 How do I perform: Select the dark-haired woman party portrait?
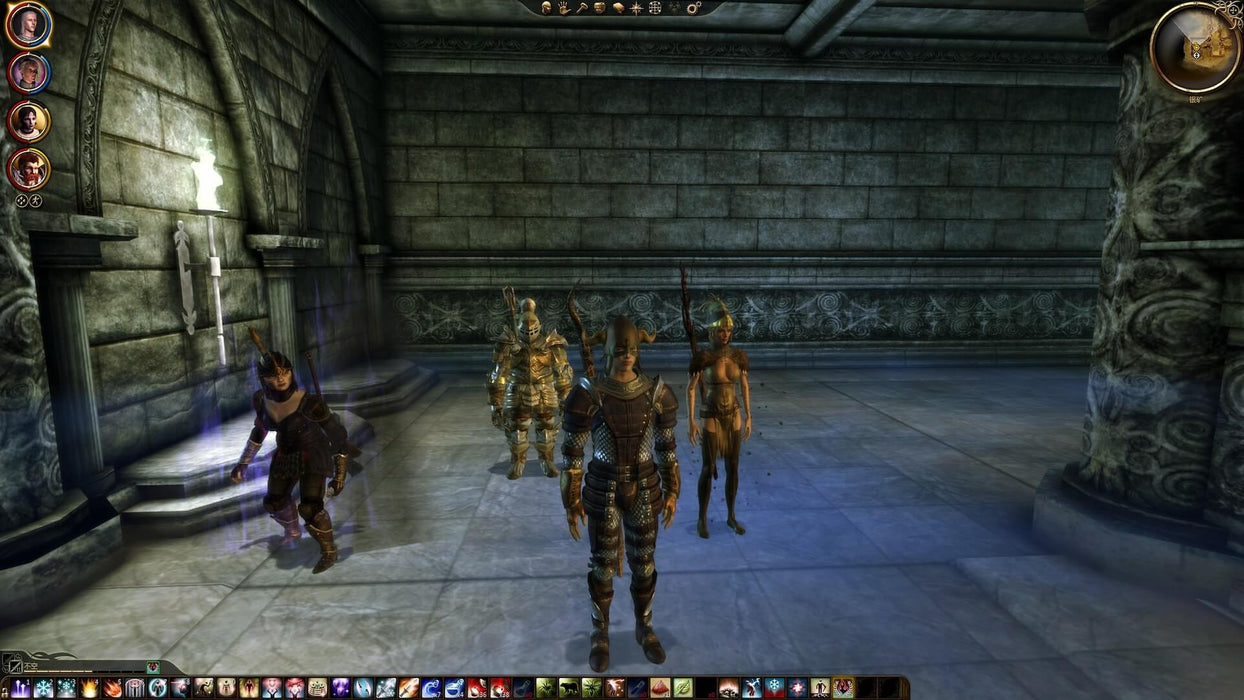coord(28,121)
